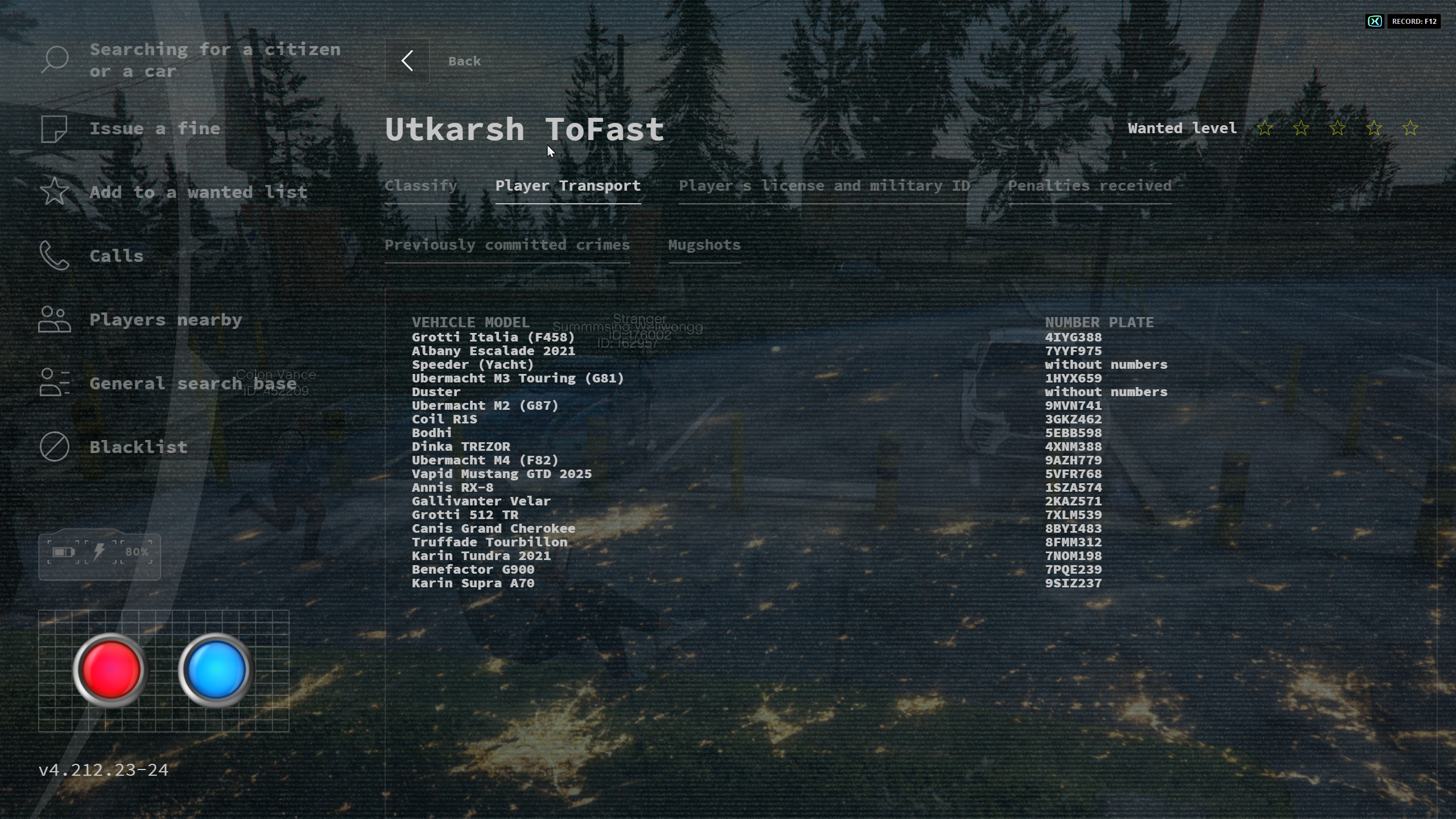Open the General search base
This screenshot has width=1456, height=819.
[x=192, y=384]
